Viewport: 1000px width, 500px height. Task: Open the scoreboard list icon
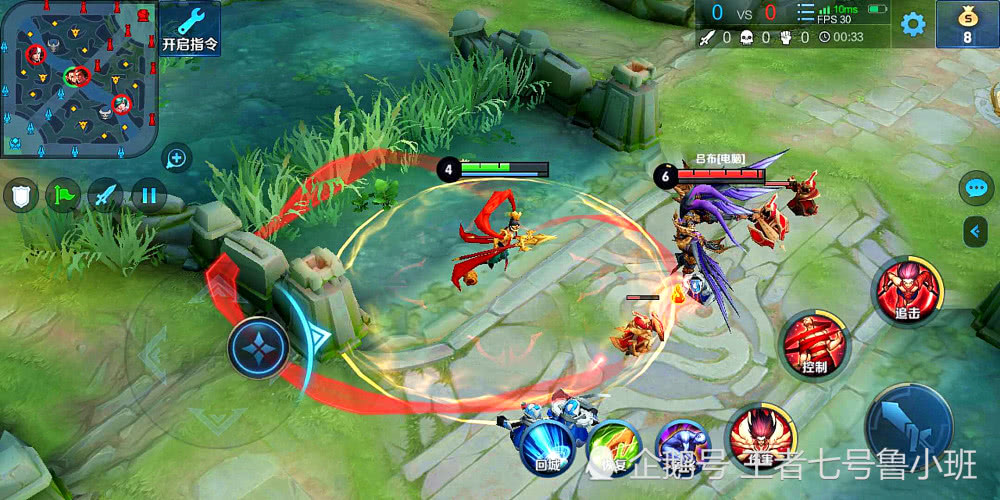(805, 13)
